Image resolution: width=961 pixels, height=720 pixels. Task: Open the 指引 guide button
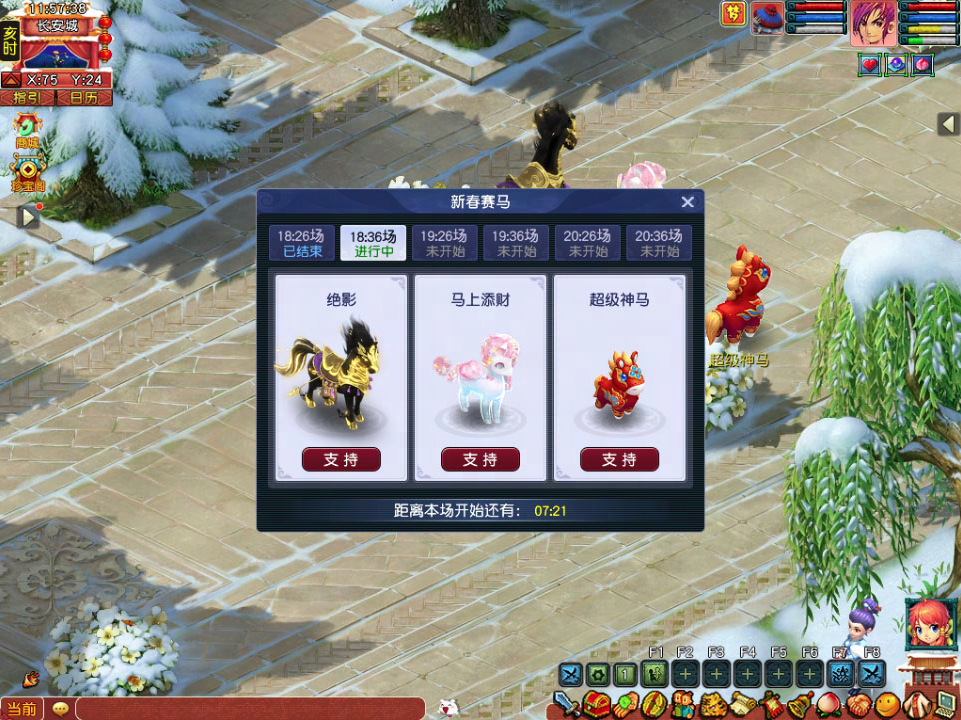coord(27,98)
